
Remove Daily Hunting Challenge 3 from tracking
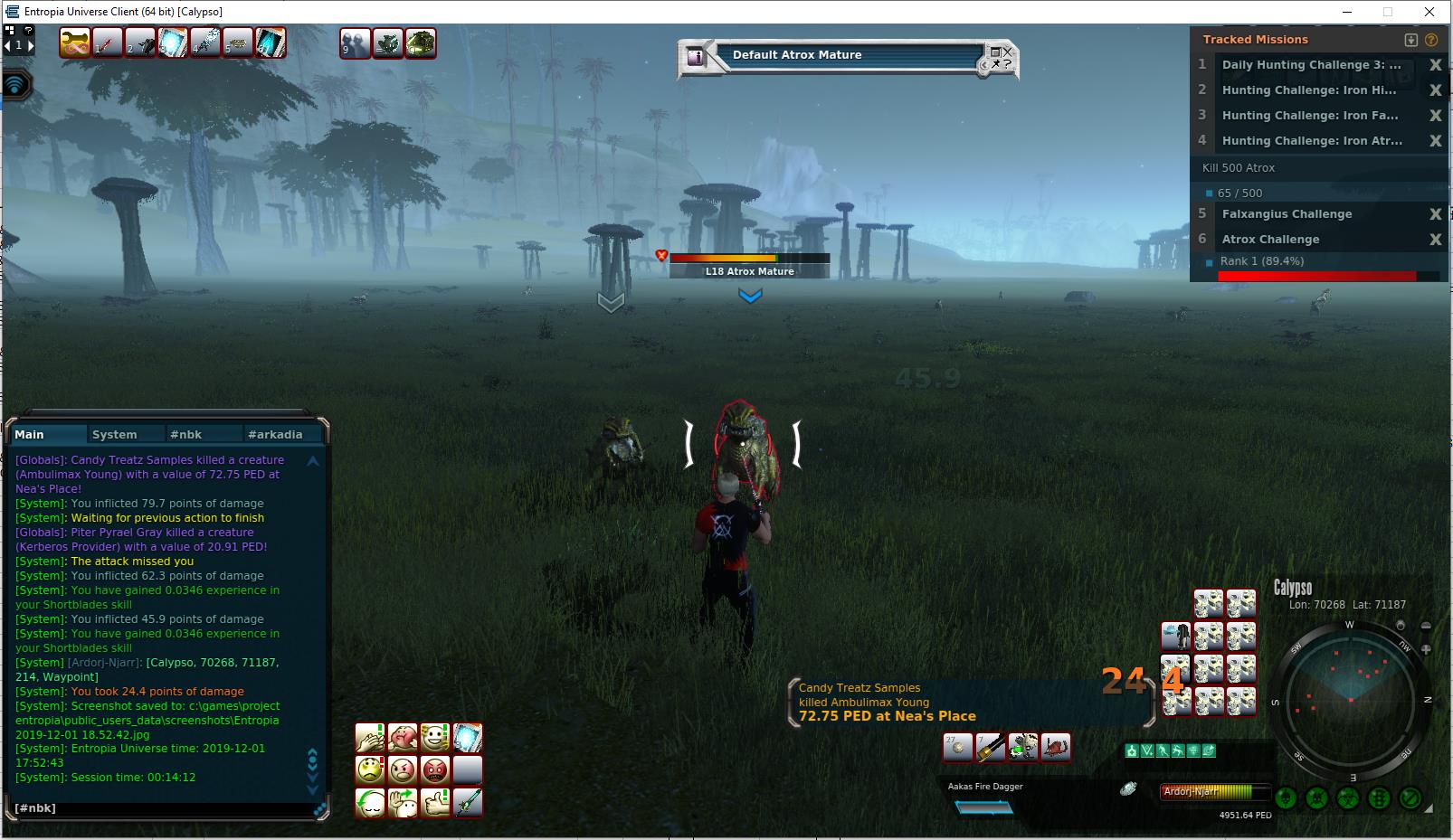pos(1435,65)
